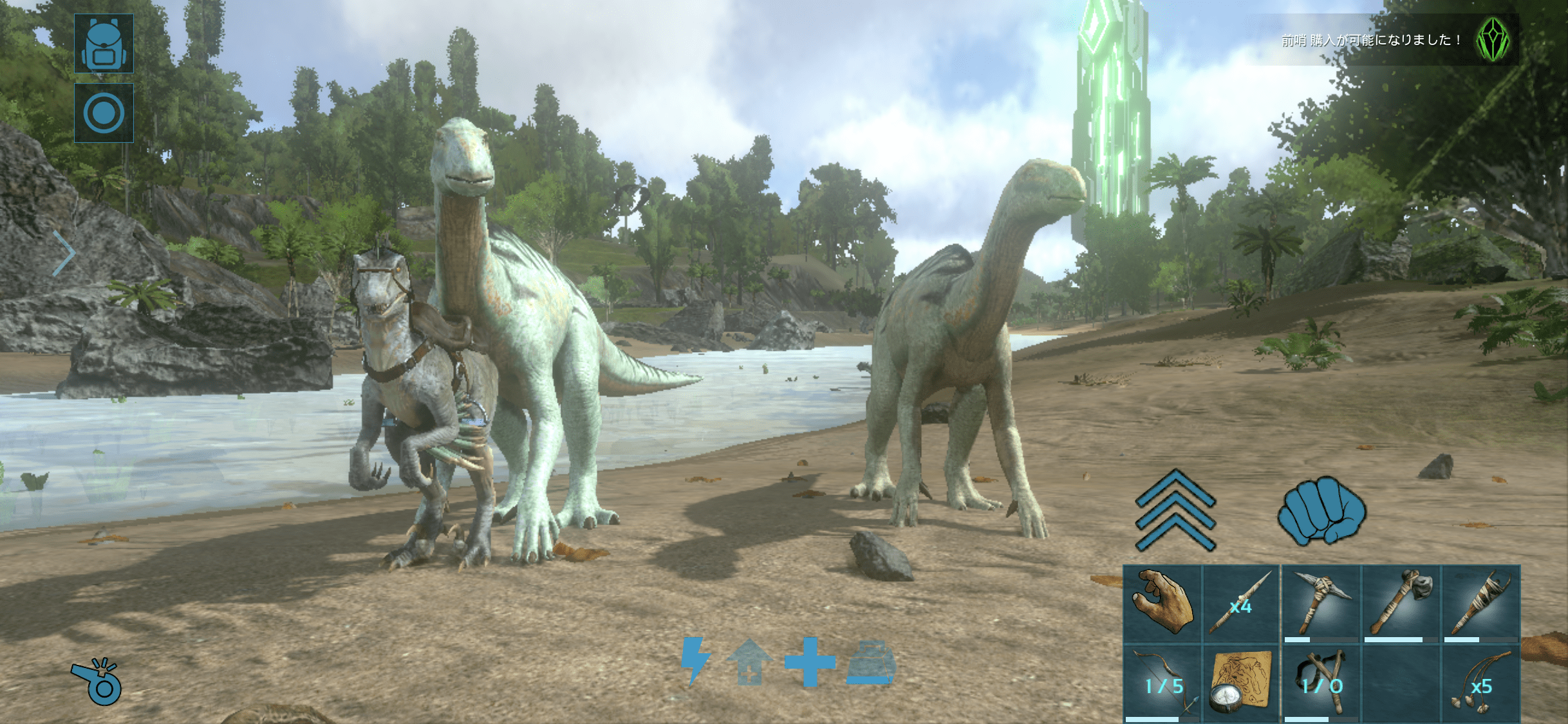Tap the circle button below the backpack
Screen dimensions: 1568x724
click(x=104, y=113)
